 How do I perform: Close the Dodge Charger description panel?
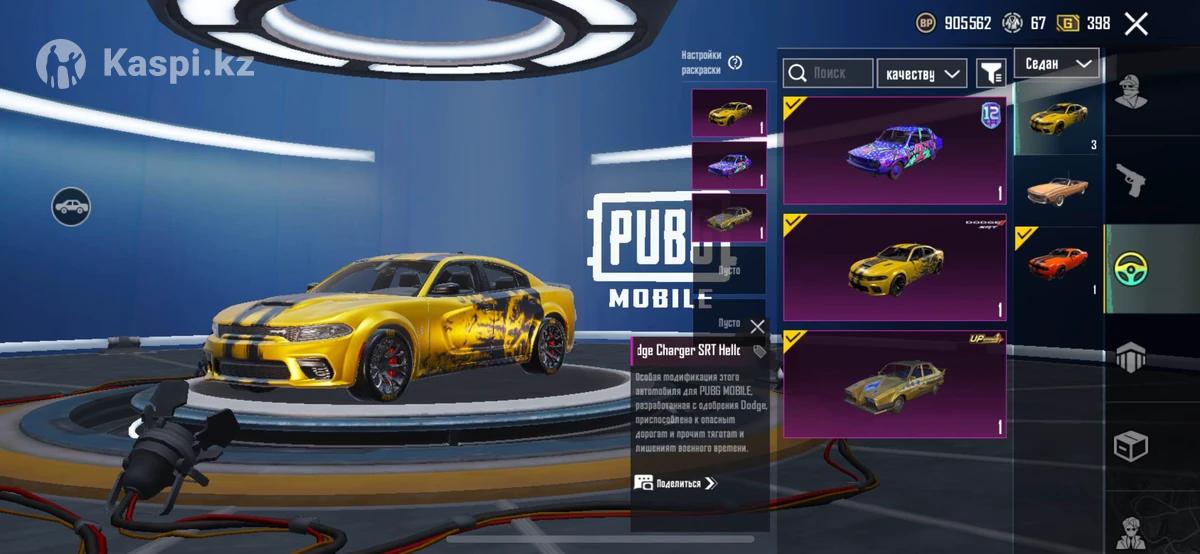pyautogui.click(x=757, y=327)
